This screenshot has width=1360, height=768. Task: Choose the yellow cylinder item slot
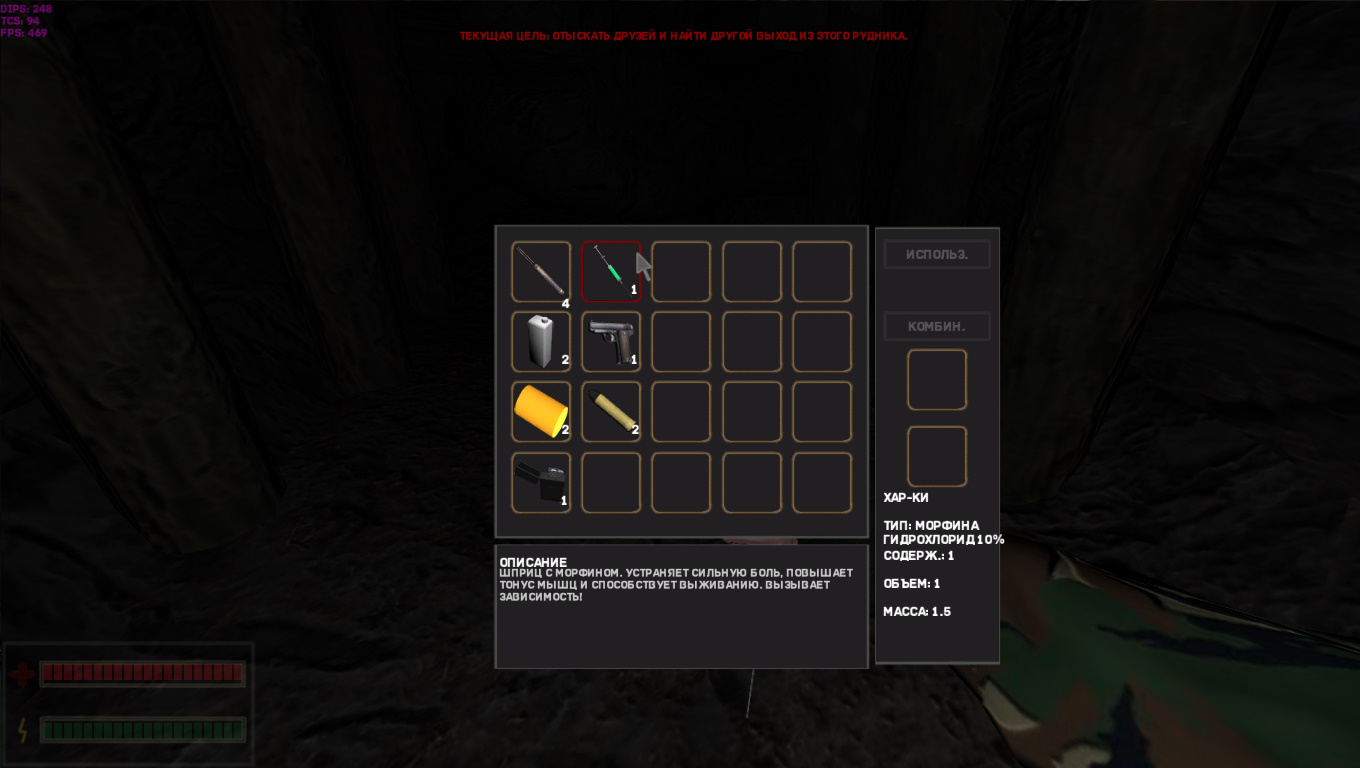[x=541, y=411]
